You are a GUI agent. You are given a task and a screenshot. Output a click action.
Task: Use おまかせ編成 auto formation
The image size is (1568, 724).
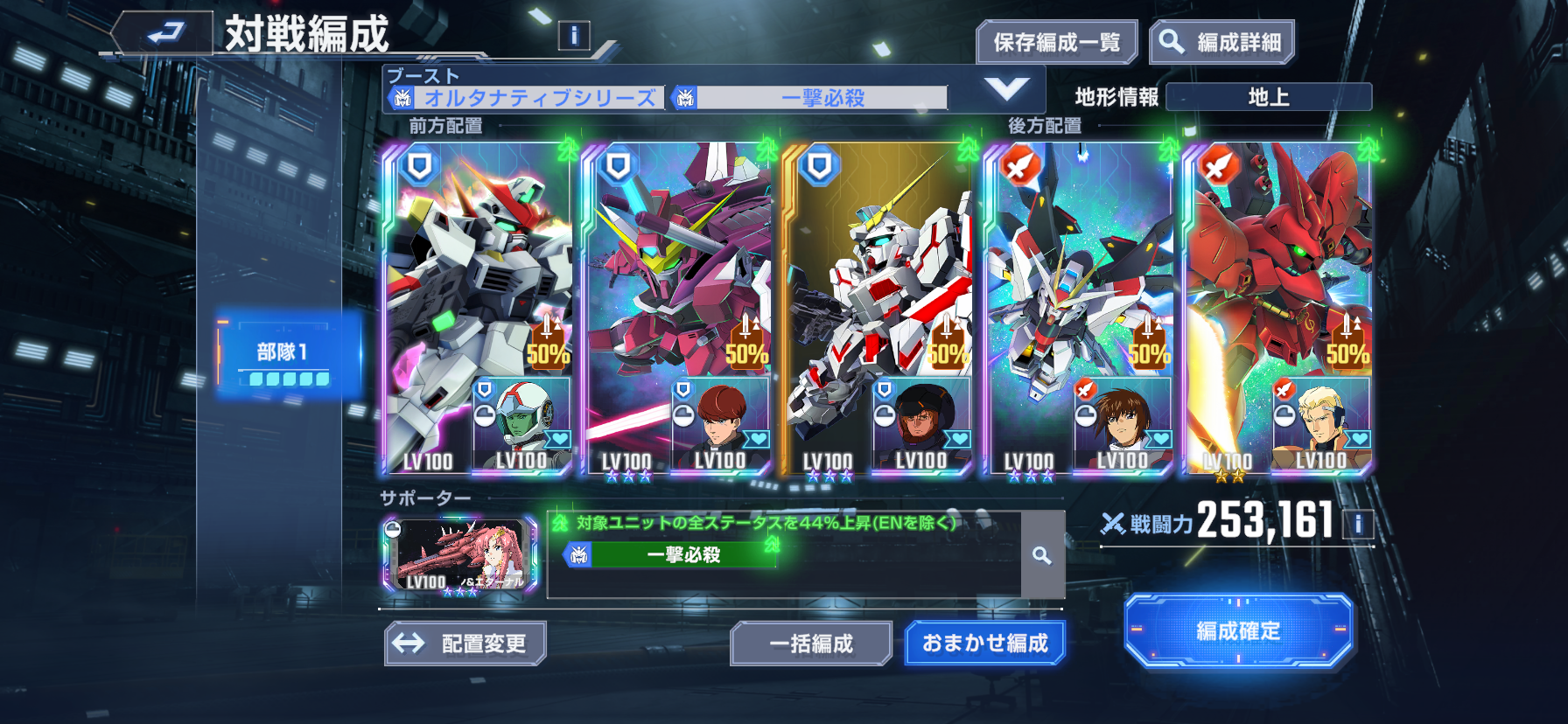coord(984,644)
